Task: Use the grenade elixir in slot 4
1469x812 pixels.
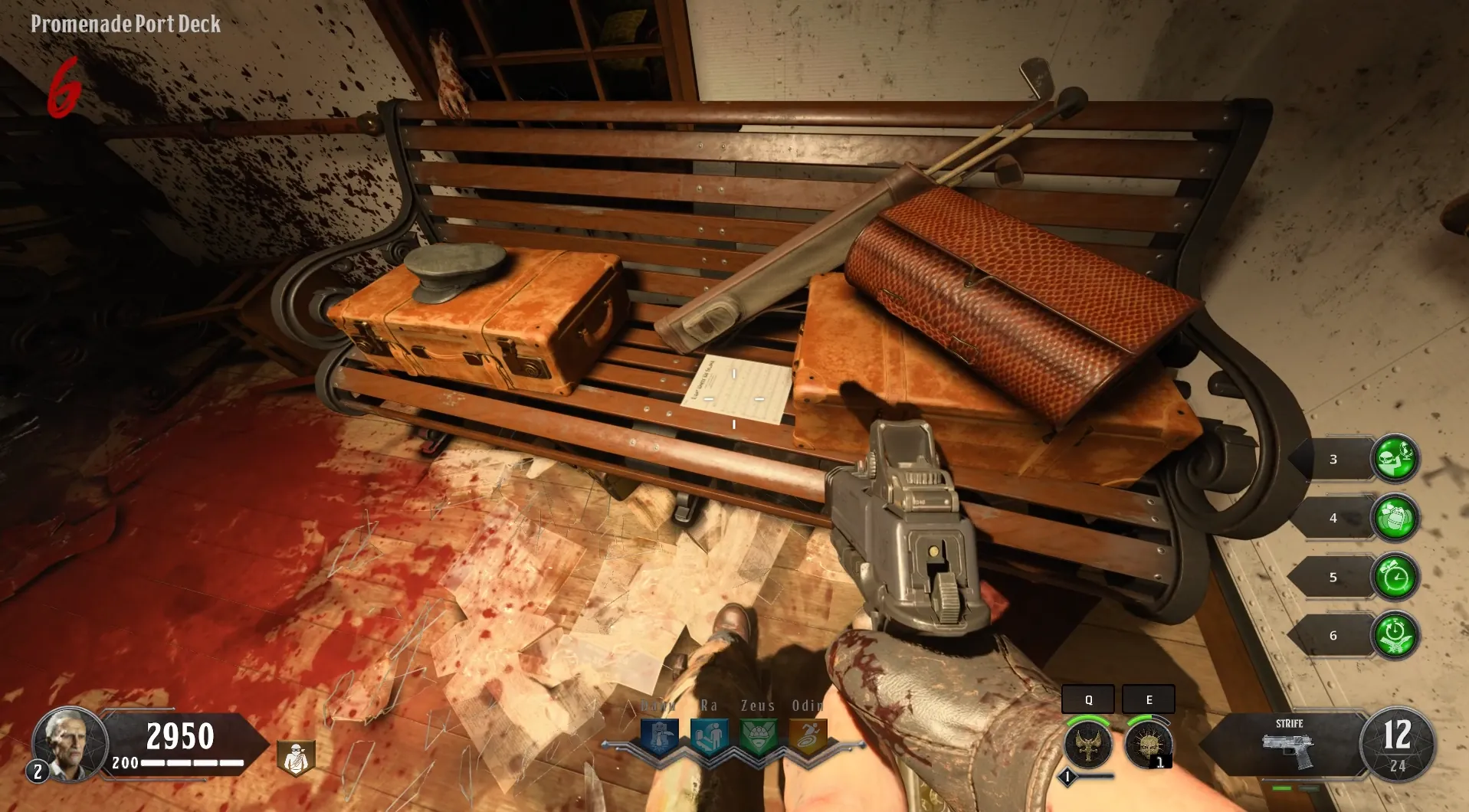Action: click(1395, 518)
